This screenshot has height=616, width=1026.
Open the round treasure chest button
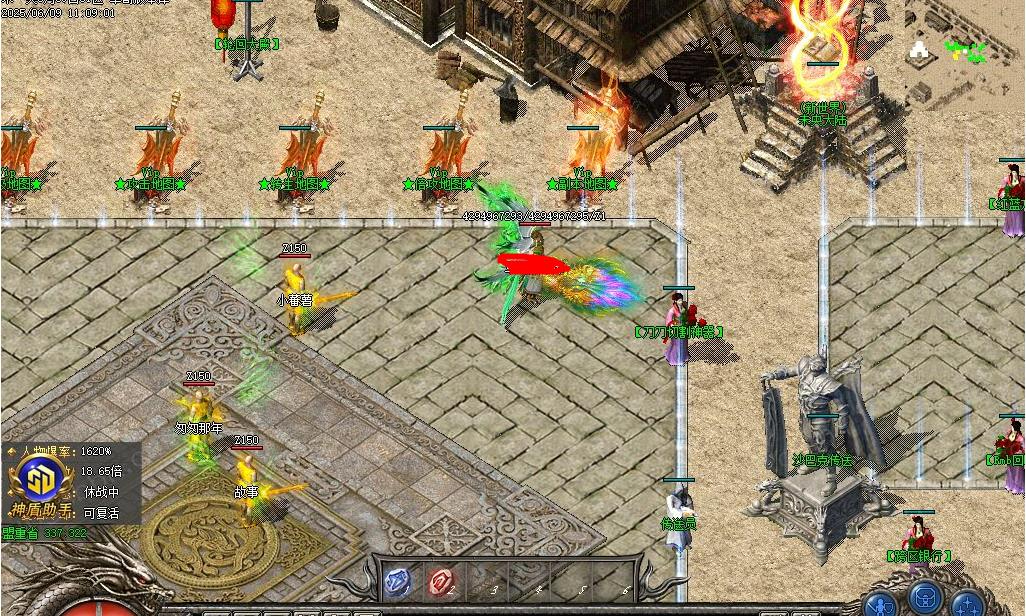[x=926, y=598]
